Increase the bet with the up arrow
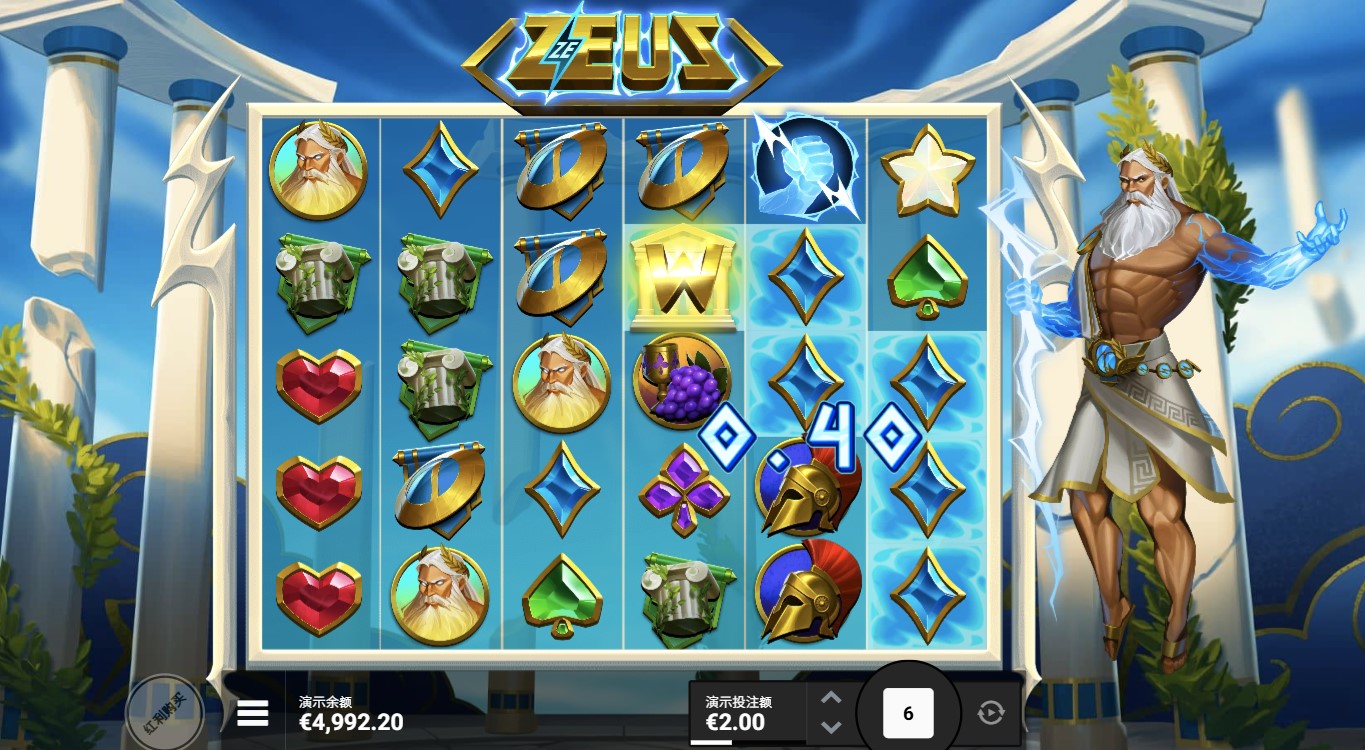 click(831, 698)
